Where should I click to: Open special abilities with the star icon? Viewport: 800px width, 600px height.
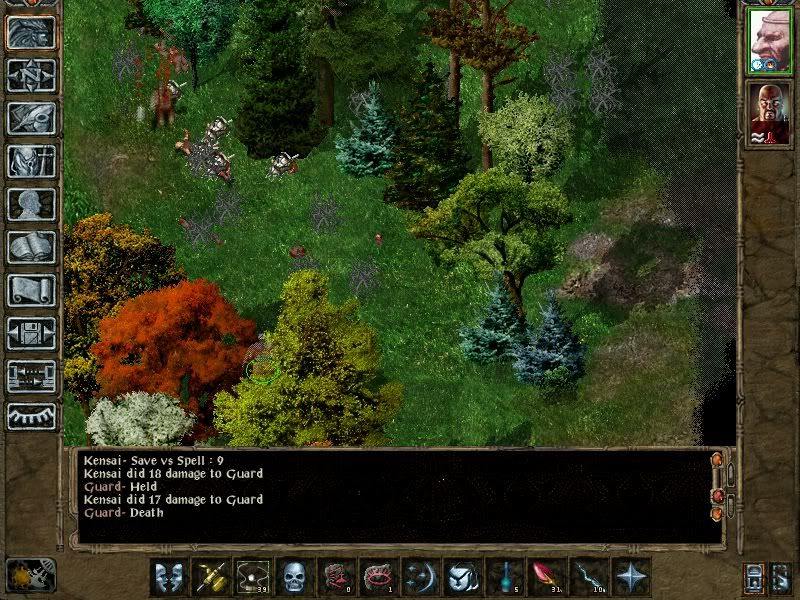(x=631, y=577)
